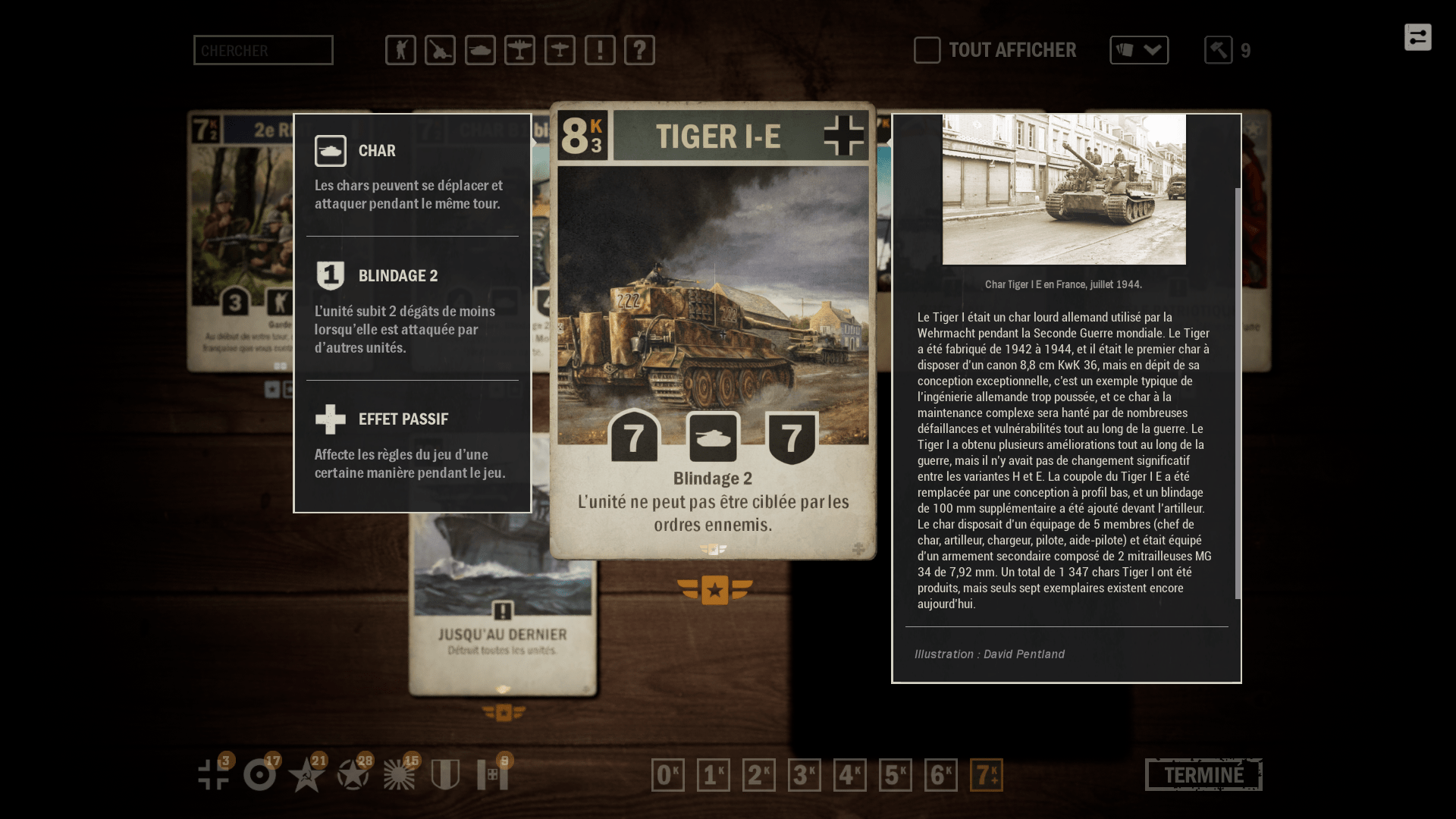Image resolution: width=1456 pixels, height=819 pixels.
Task: Filter cards by fighter plane type
Action: [x=560, y=50]
